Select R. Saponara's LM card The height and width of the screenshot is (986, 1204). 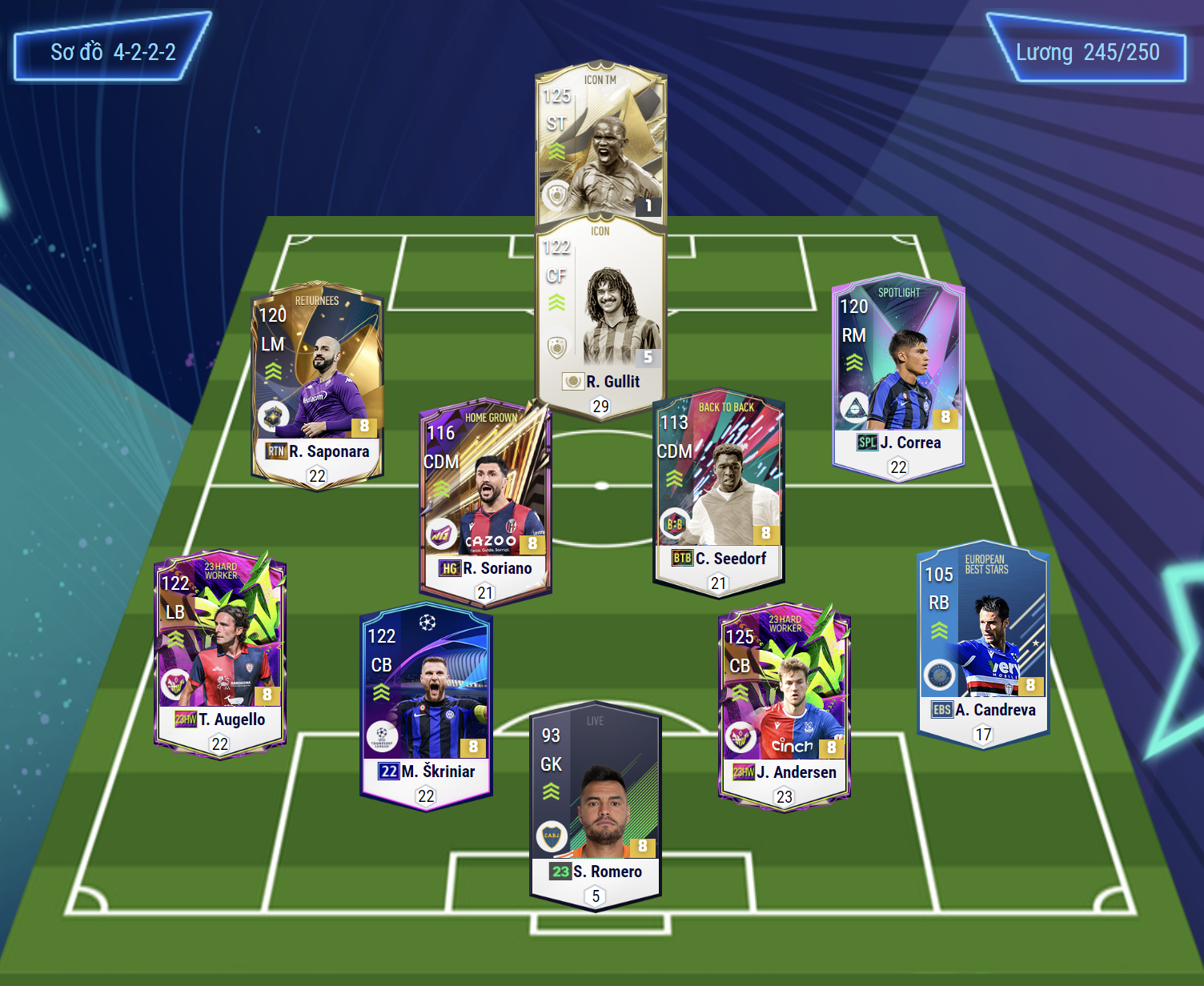(317, 386)
